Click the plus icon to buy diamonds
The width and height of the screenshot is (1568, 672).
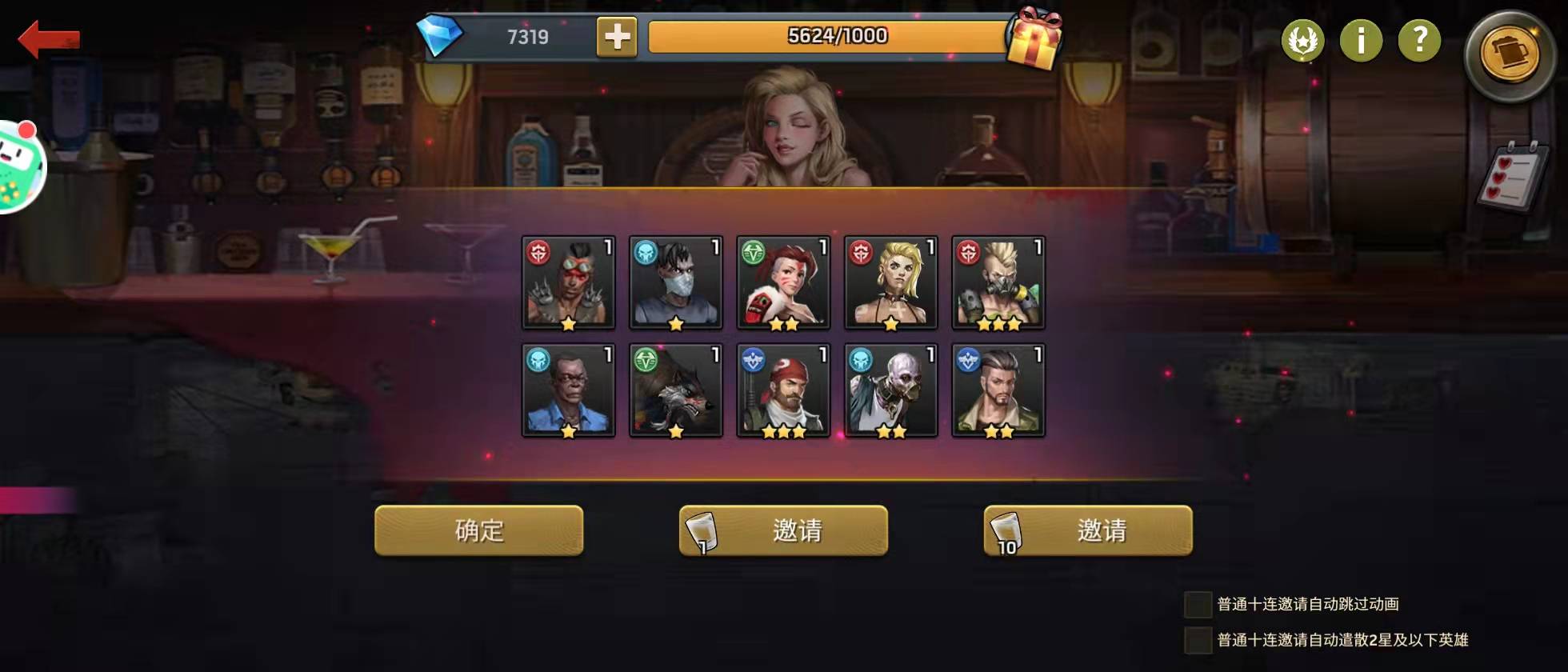tap(615, 36)
